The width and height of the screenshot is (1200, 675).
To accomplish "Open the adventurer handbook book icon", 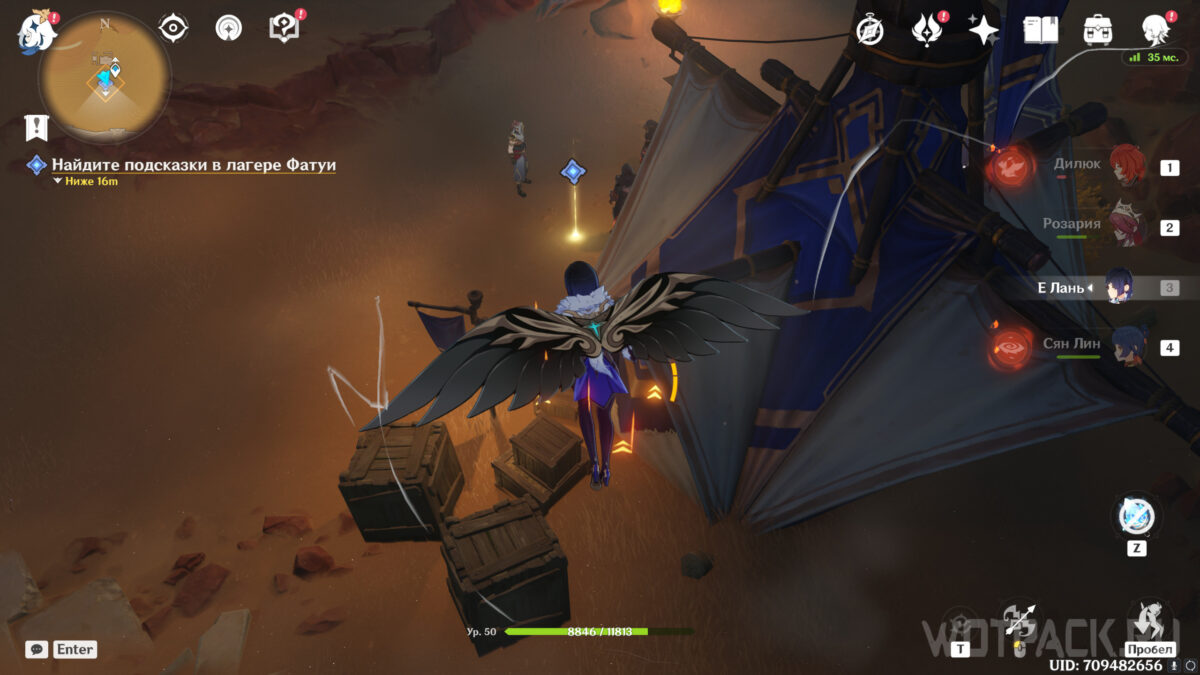I will click(1041, 30).
